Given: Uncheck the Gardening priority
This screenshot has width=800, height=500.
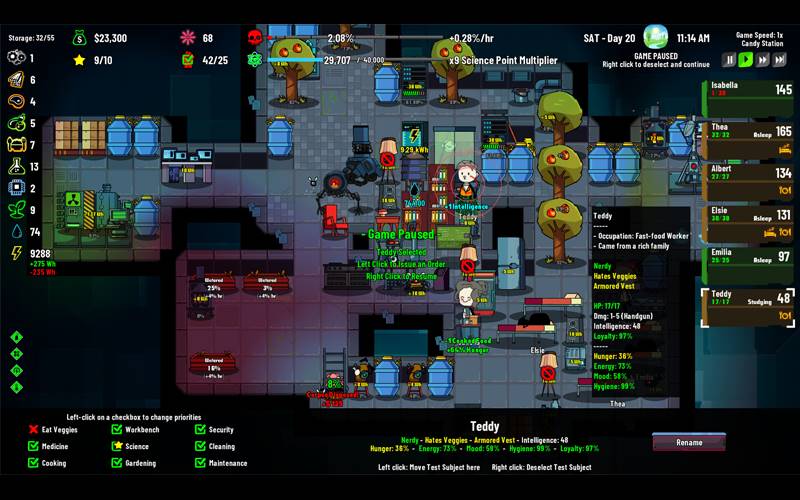Looking at the screenshot, I should click(117, 463).
